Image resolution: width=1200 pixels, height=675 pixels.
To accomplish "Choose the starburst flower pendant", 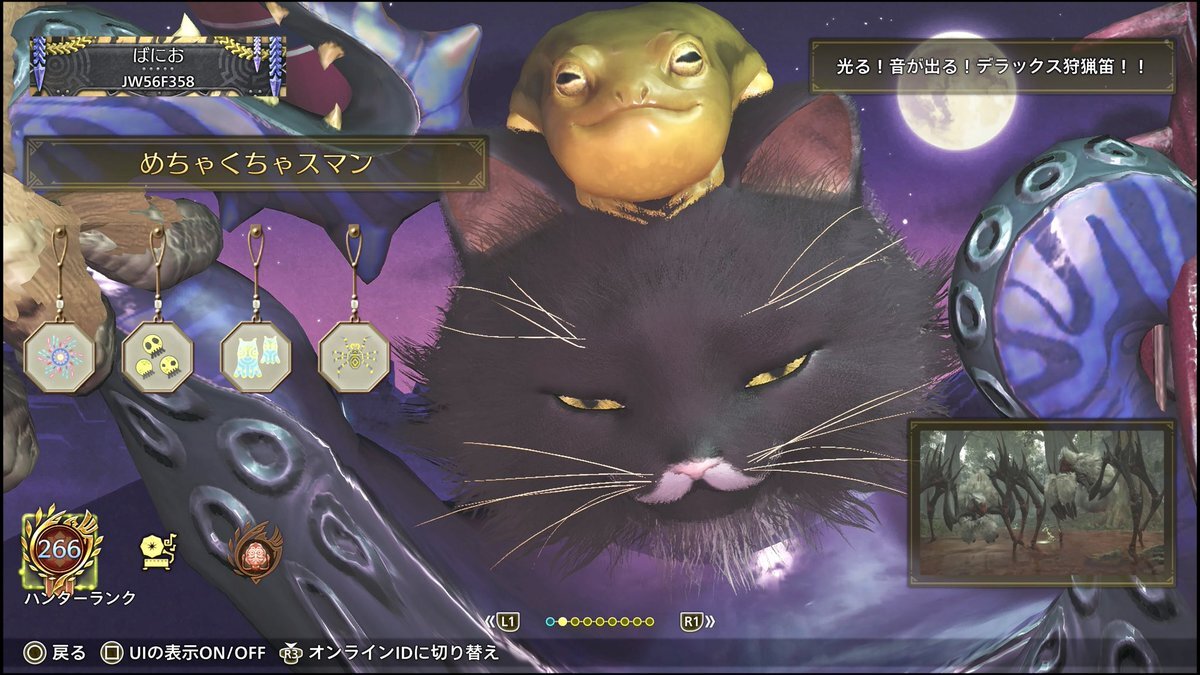I will (x=59, y=356).
